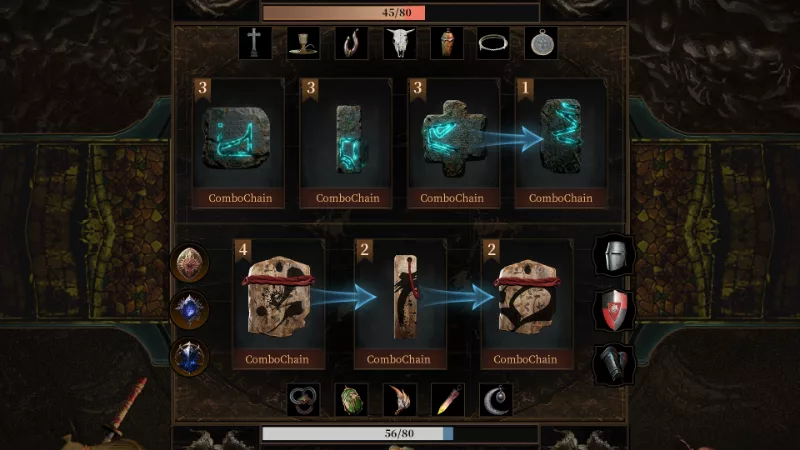
Task: Use the crescent moon pendant item
Action: (496, 400)
